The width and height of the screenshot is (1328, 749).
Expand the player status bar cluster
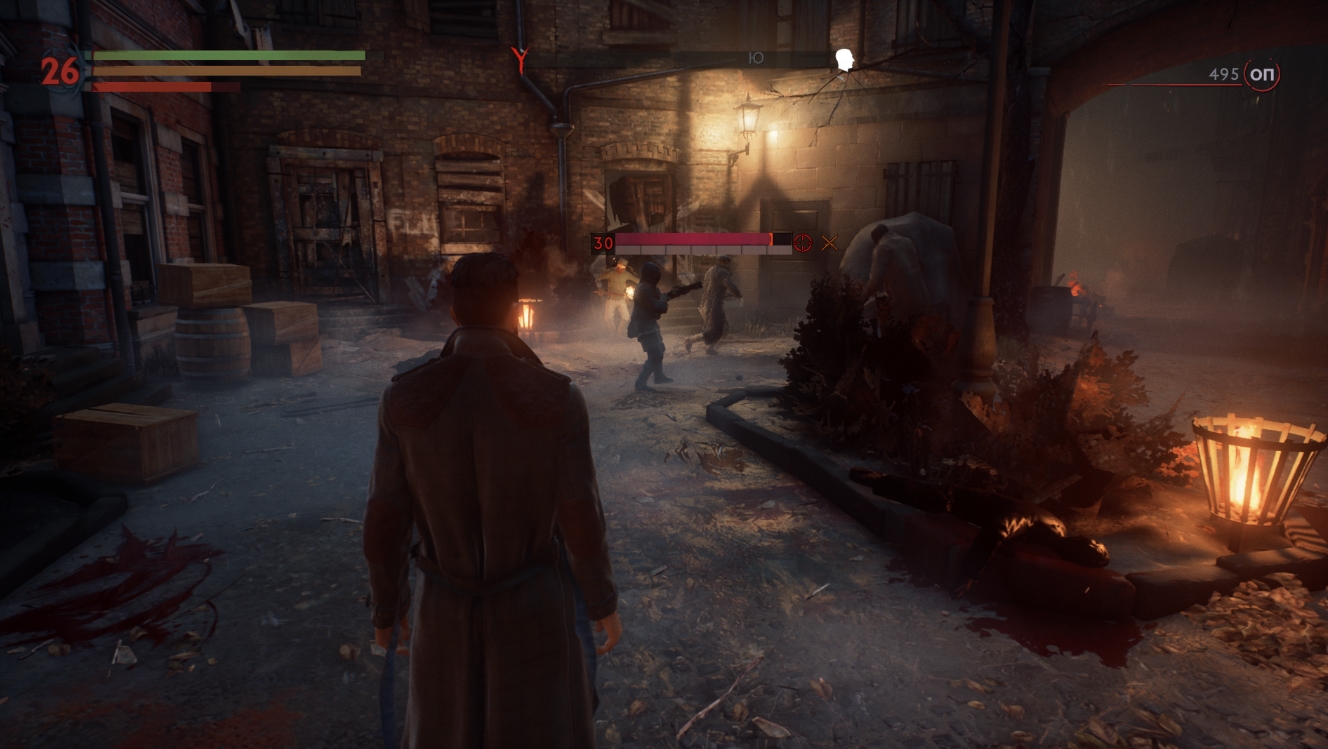click(x=200, y=72)
